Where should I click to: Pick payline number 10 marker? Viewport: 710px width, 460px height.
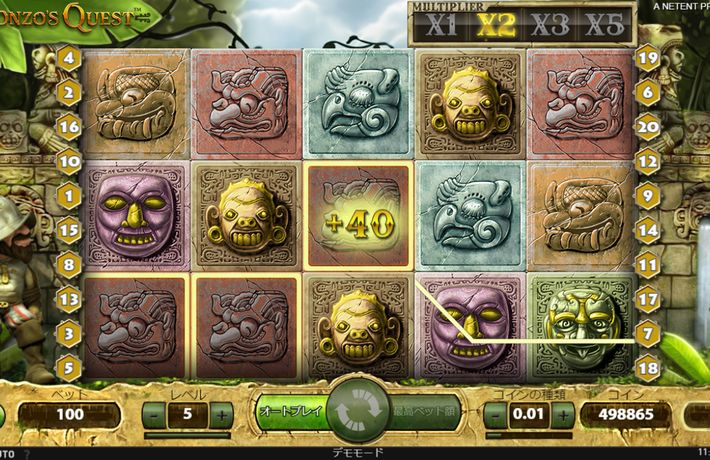pyautogui.click(x=69, y=160)
